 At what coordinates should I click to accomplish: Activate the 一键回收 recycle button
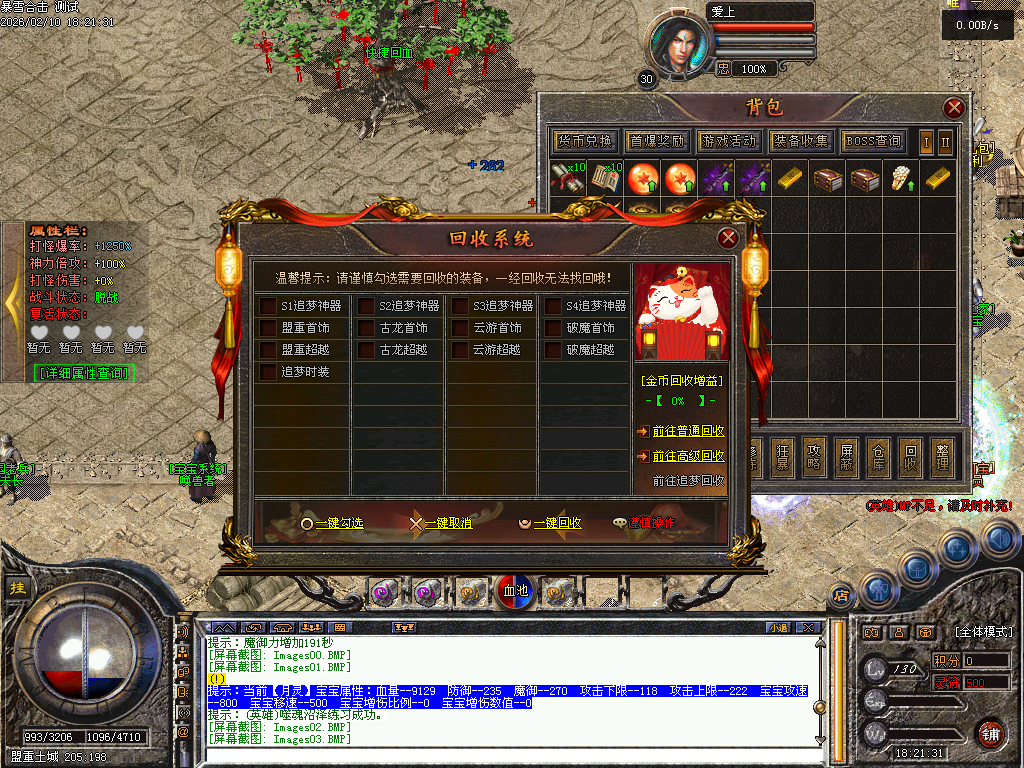click(x=550, y=522)
